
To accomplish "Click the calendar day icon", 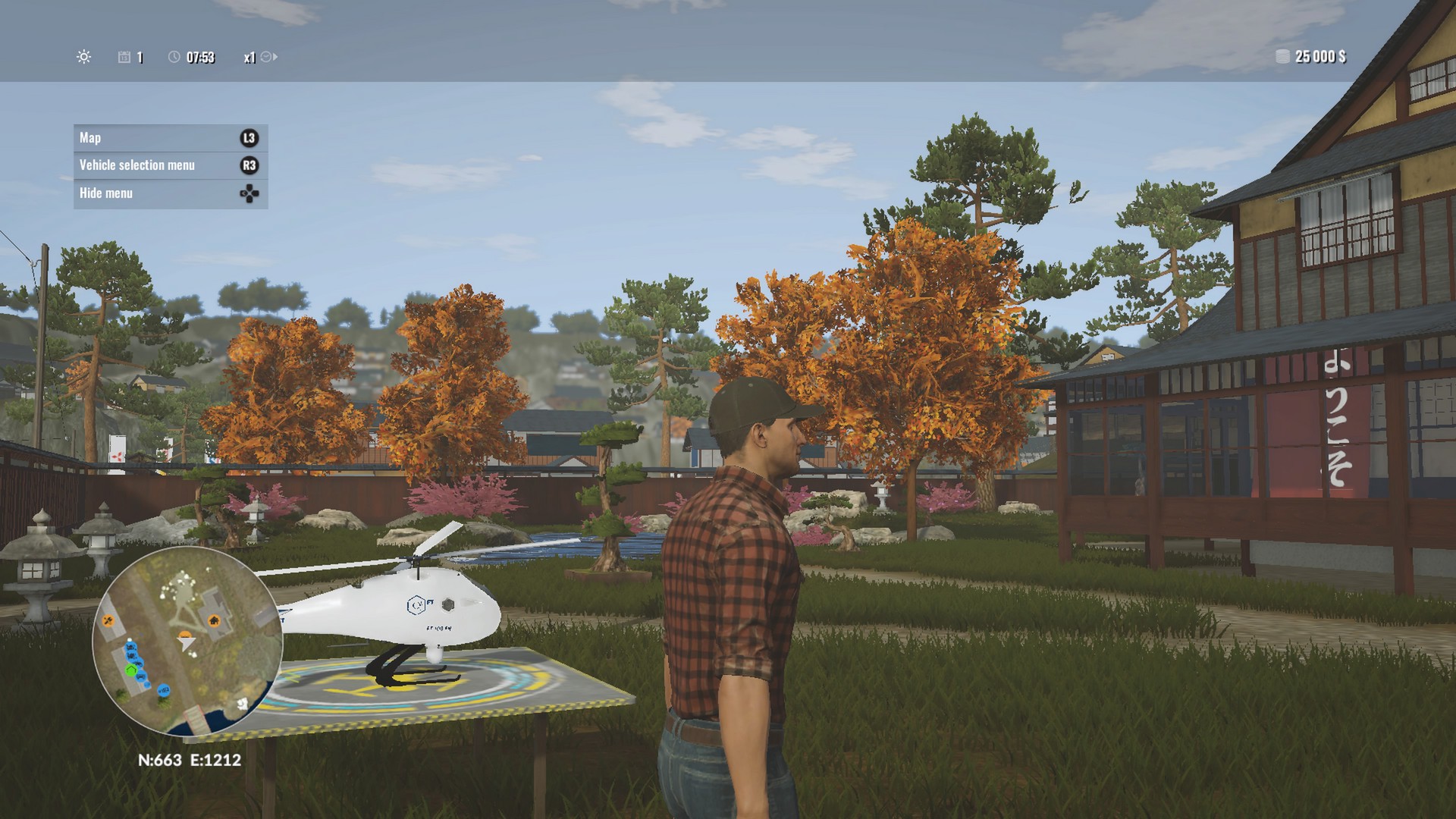I will tap(124, 58).
